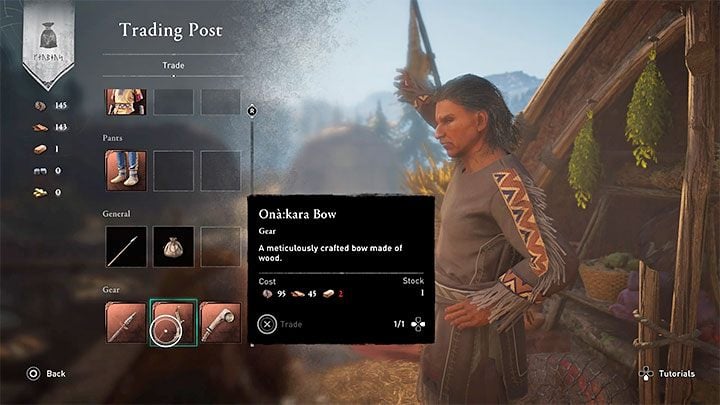Select the first spear-like weapon in Gear
This screenshot has height=405, width=720.
point(126,322)
